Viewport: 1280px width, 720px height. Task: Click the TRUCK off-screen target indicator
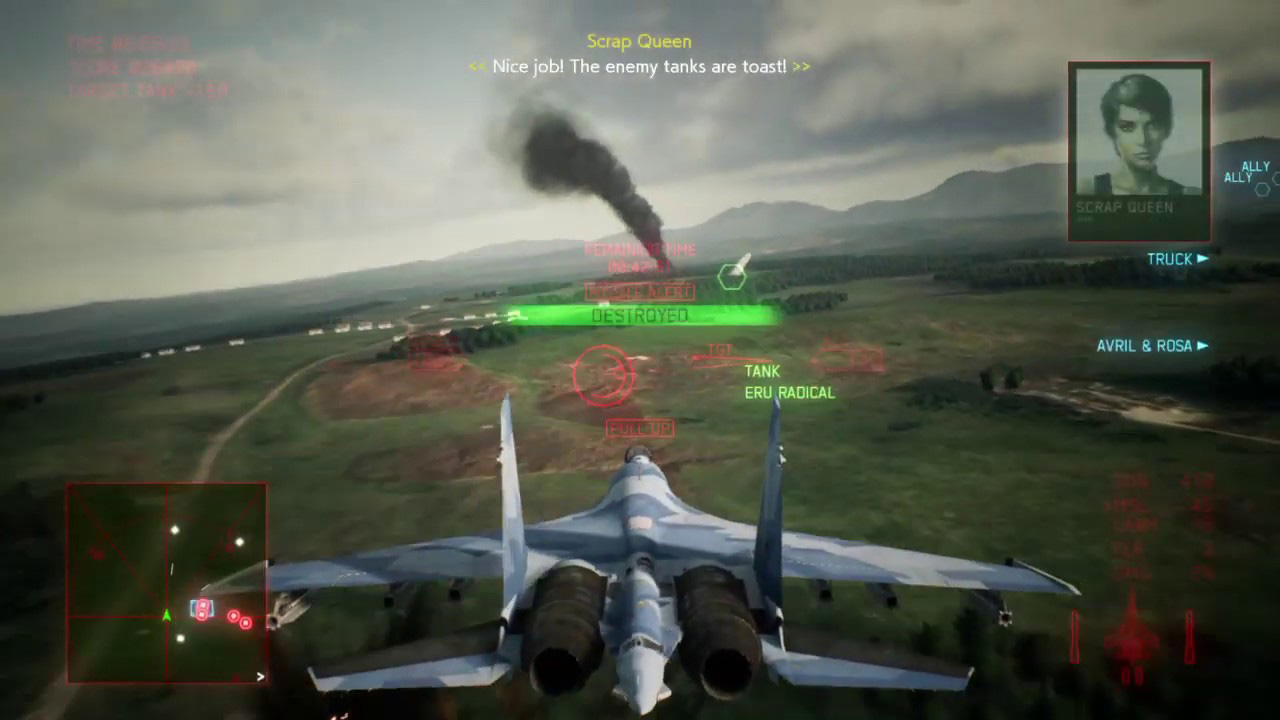[x=1177, y=259]
